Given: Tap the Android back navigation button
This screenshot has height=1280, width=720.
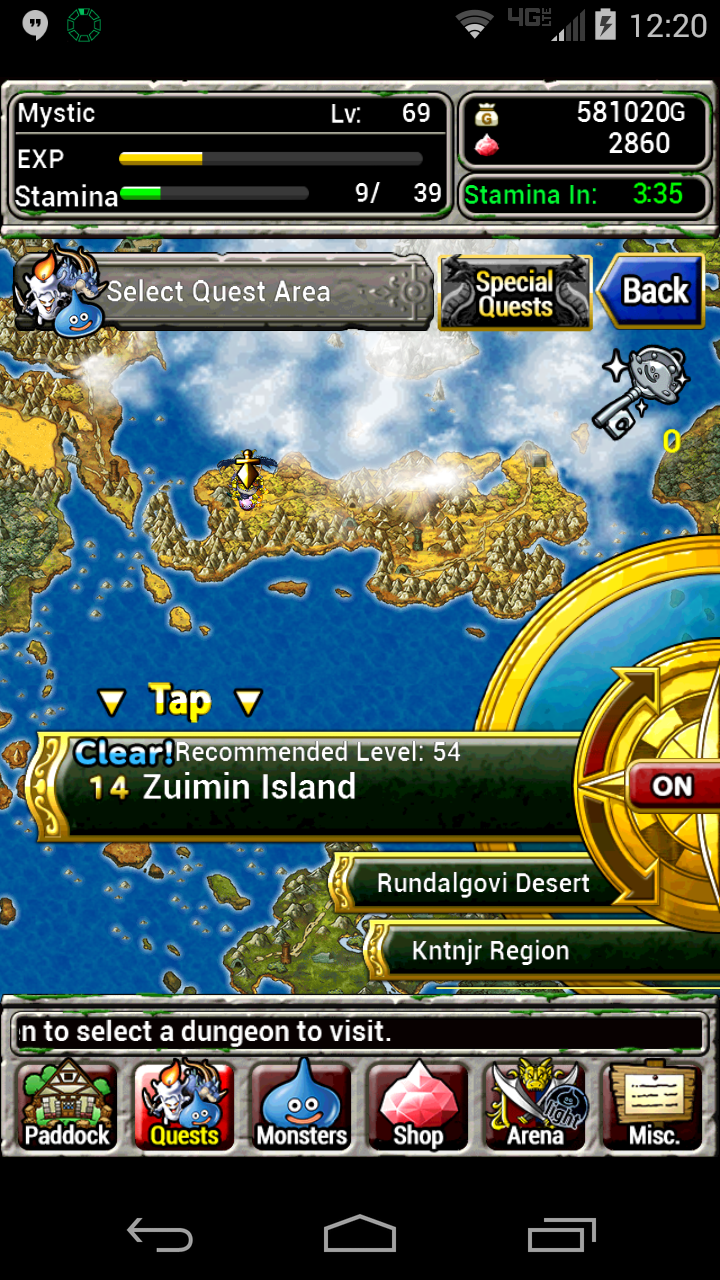Looking at the screenshot, I should pyautogui.click(x=160, y=1234).
